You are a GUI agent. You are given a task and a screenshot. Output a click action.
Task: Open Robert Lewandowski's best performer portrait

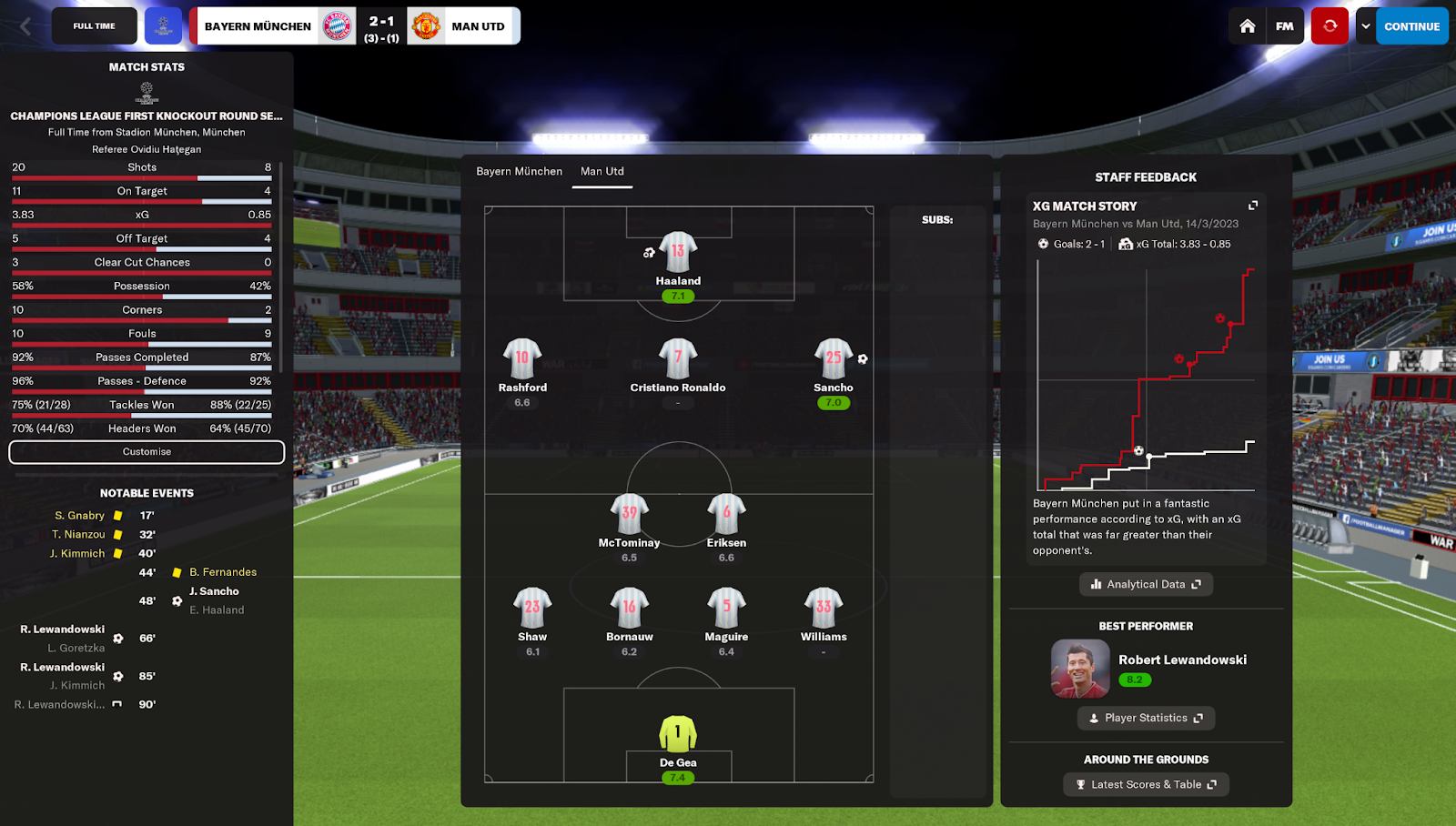[x=1080, y=669]
